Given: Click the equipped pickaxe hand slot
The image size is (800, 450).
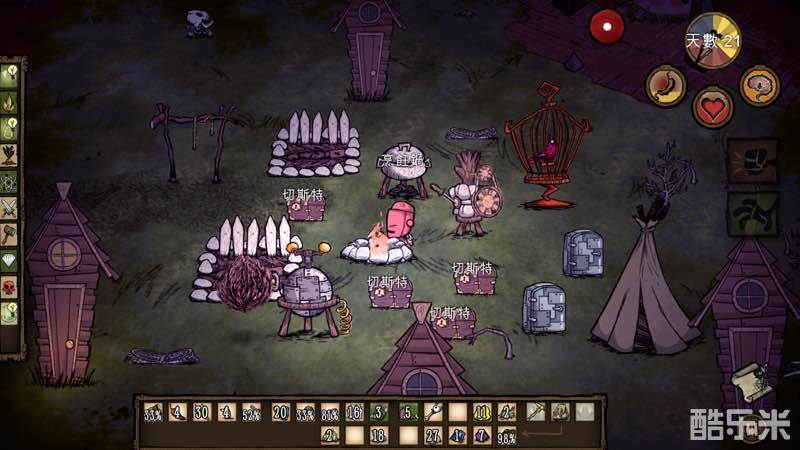Looking at the screenshot, I should pos(536,411).
